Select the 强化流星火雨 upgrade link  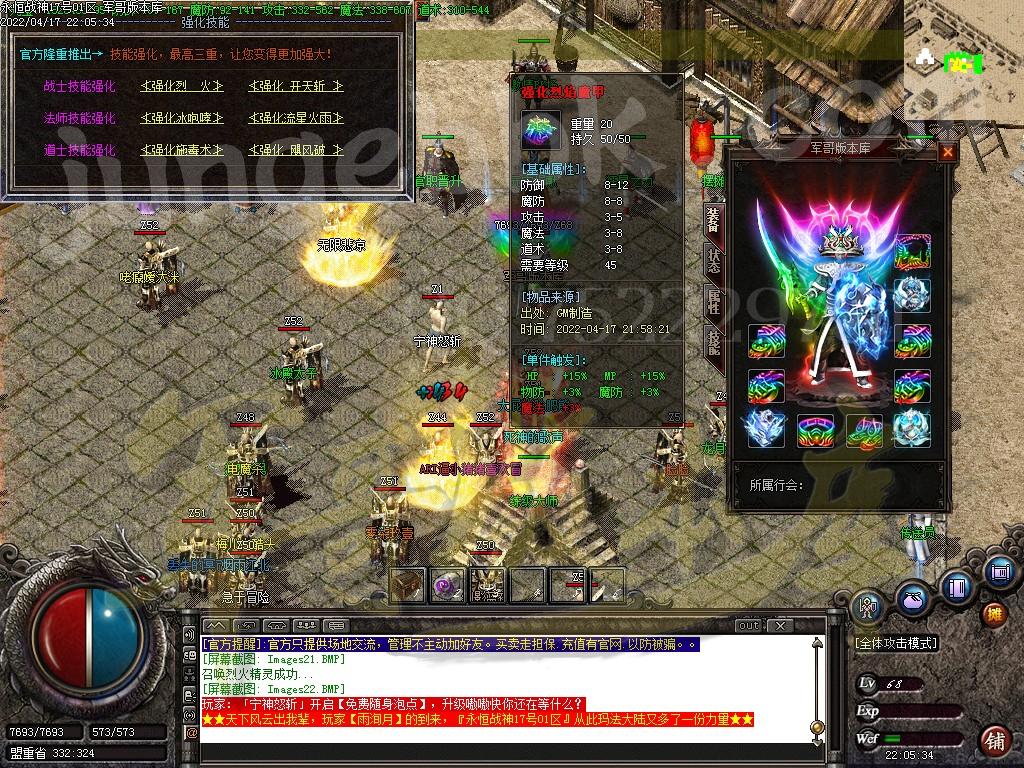[295, 118]
